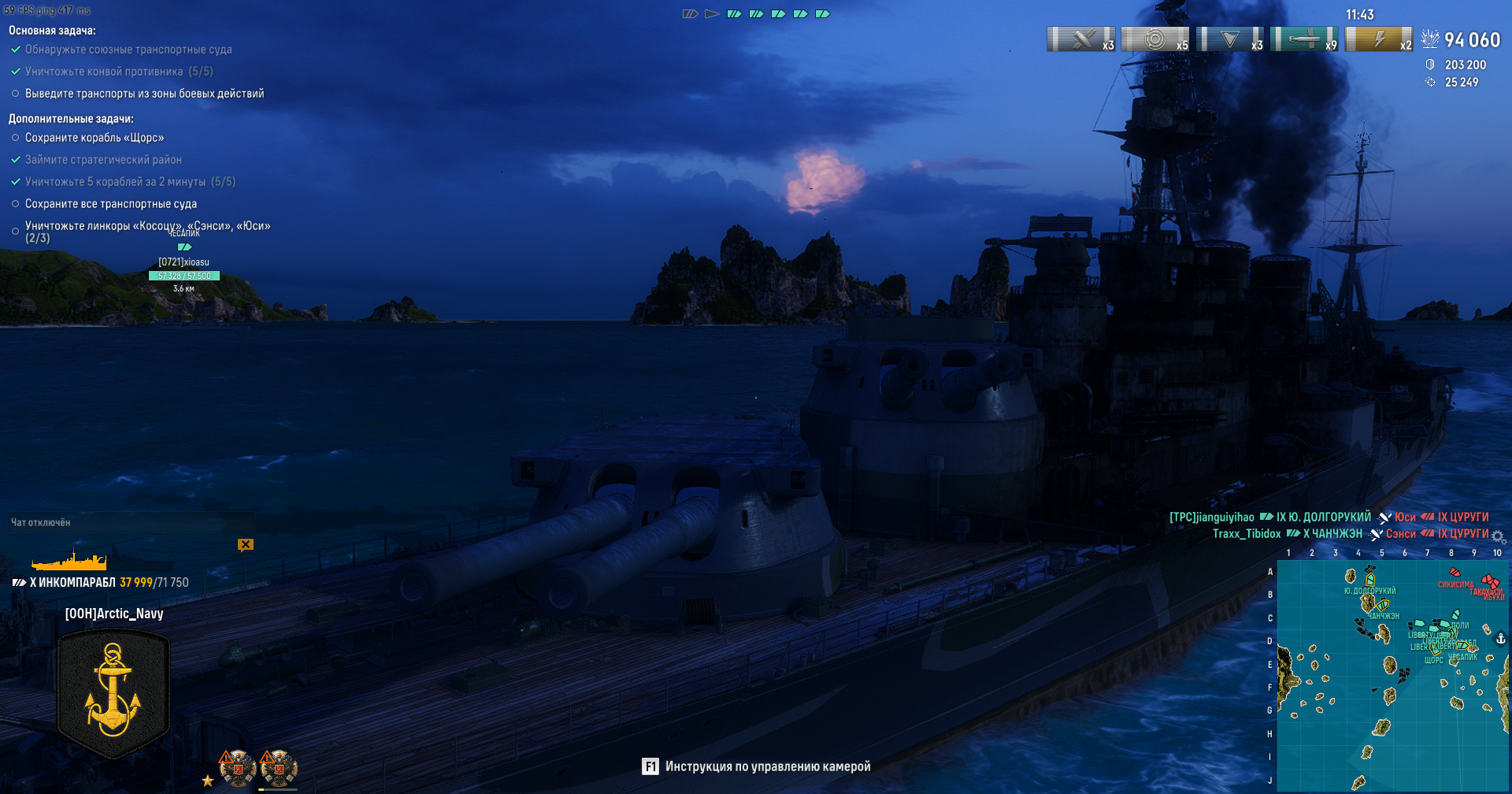Click the 'Сохраните корабль «Щорс»' objective
The height and width of the screenshot is (794, 1512).
tap(94, 138)
